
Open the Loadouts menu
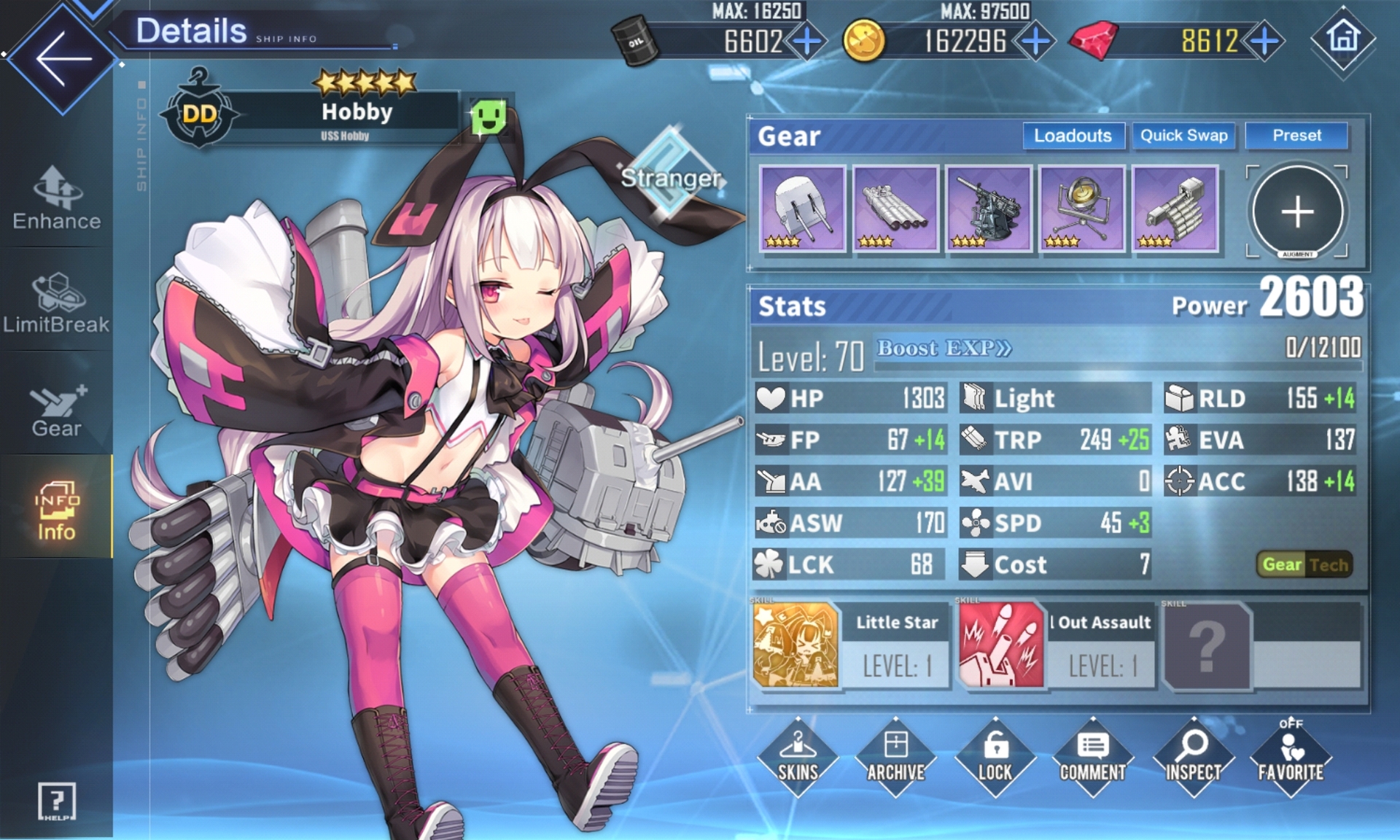click(x=1073, y=136)
